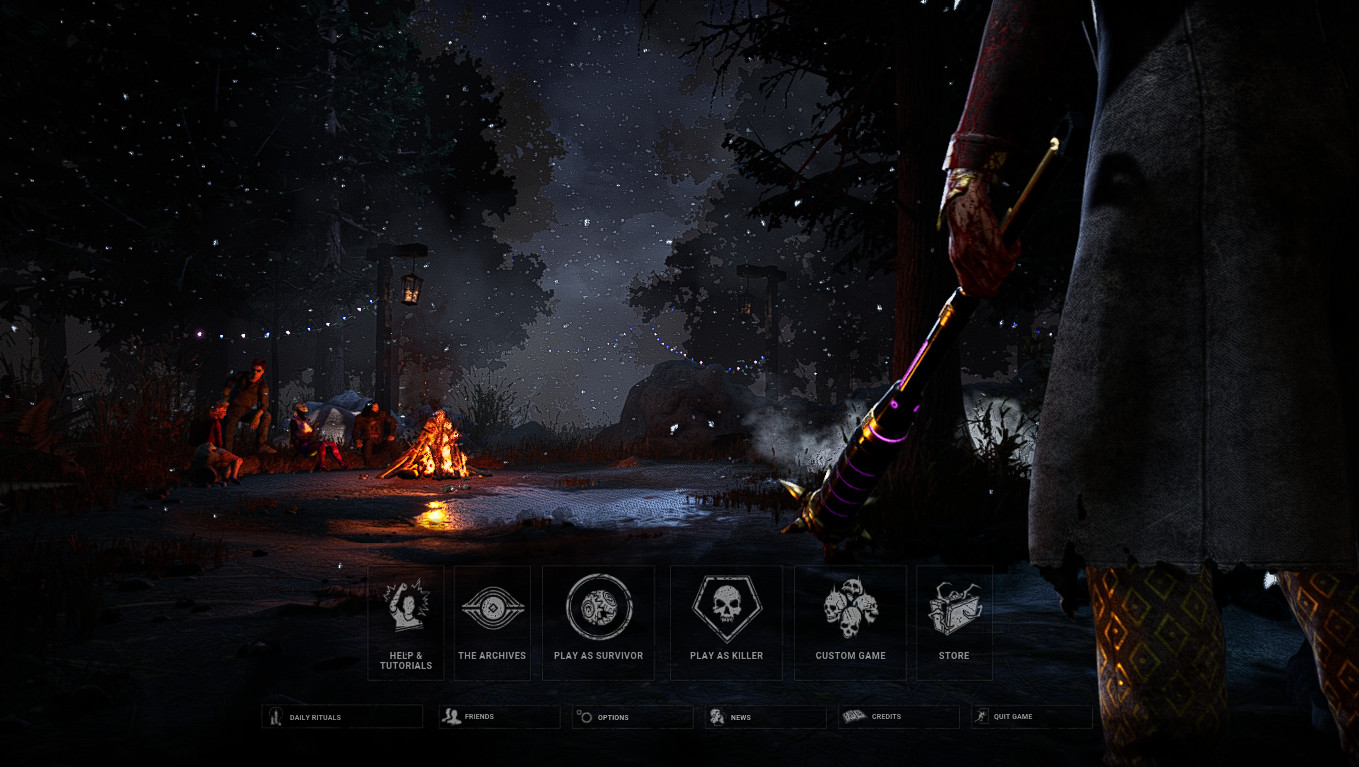View the game Credits
Screen dimensions: 1359x767
pos(898,716)
